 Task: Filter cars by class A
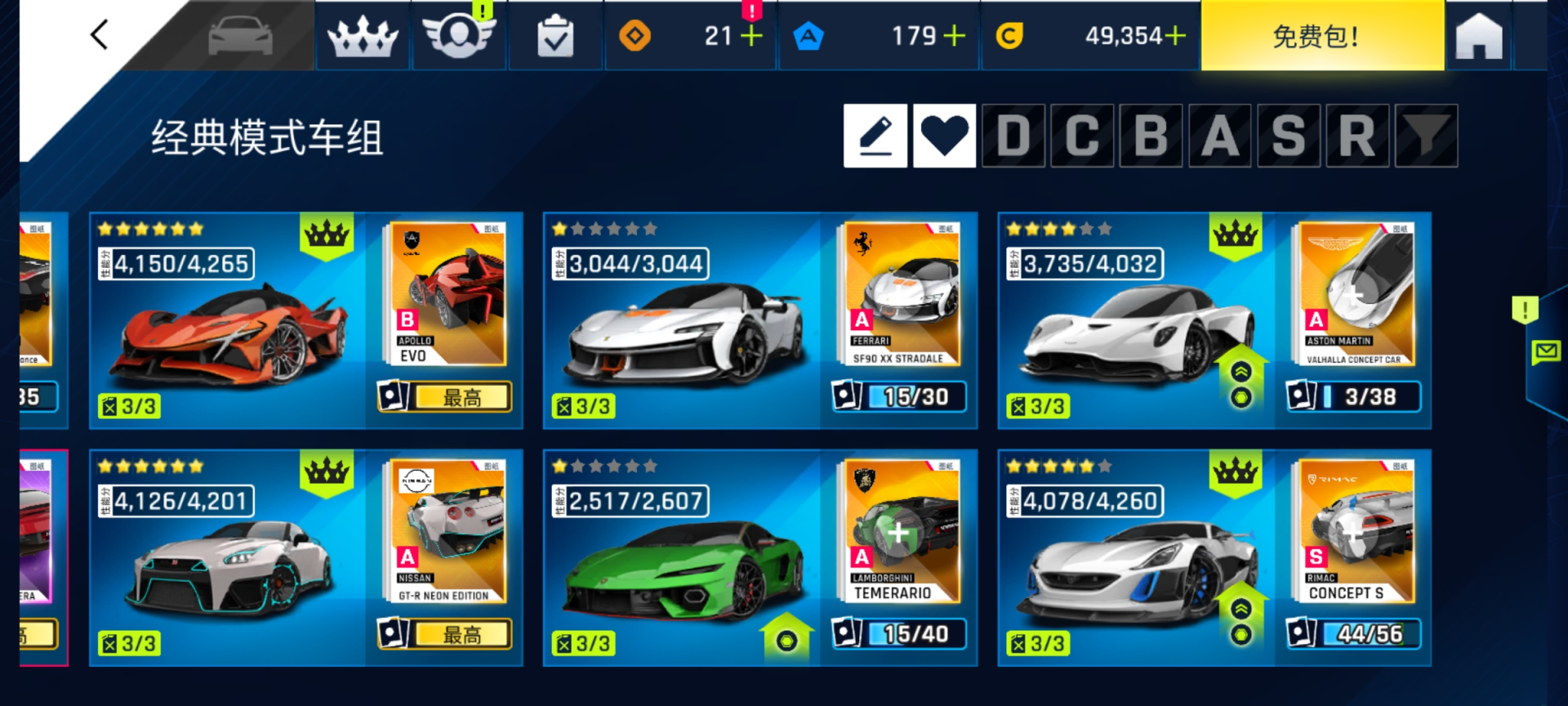1220,136
